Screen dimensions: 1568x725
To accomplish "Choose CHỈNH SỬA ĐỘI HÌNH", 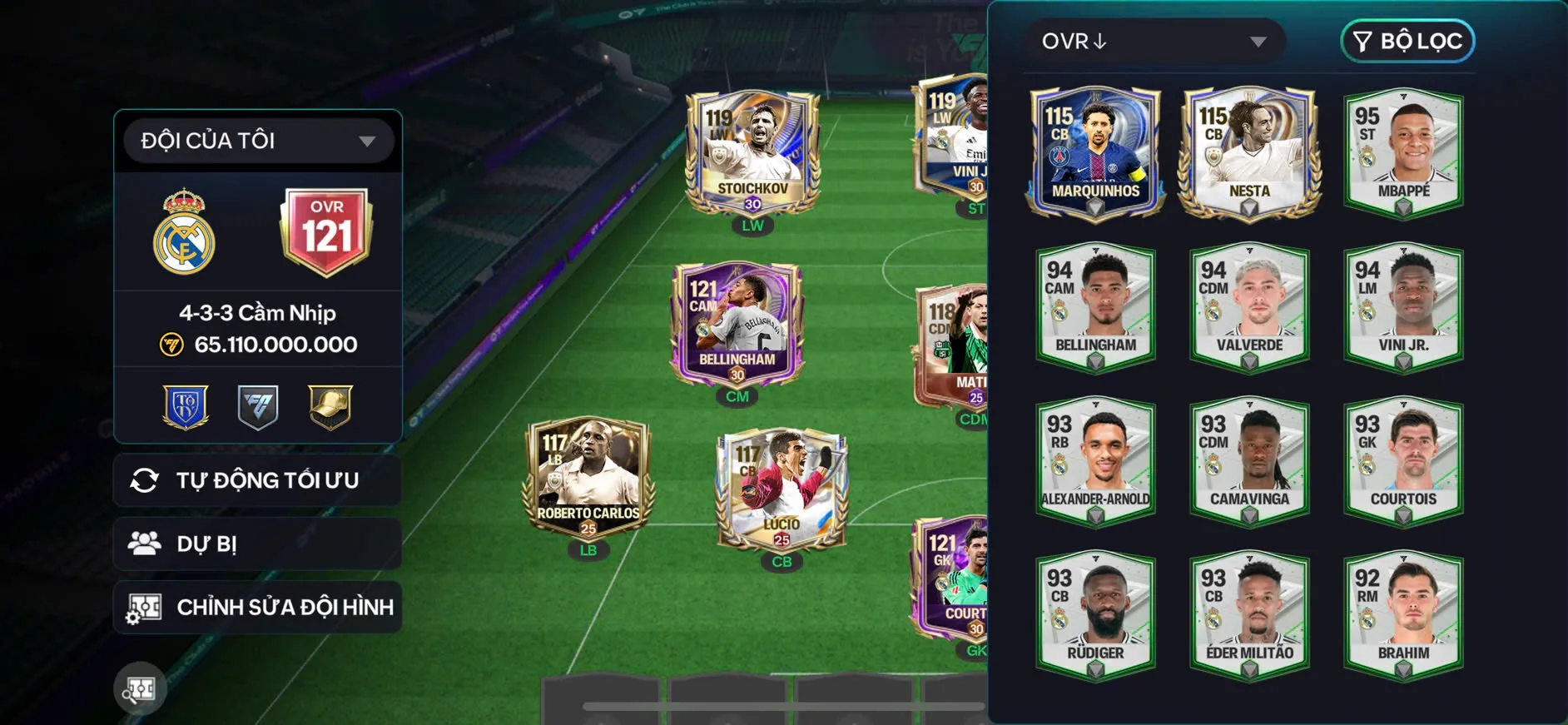I will (257, 607).
